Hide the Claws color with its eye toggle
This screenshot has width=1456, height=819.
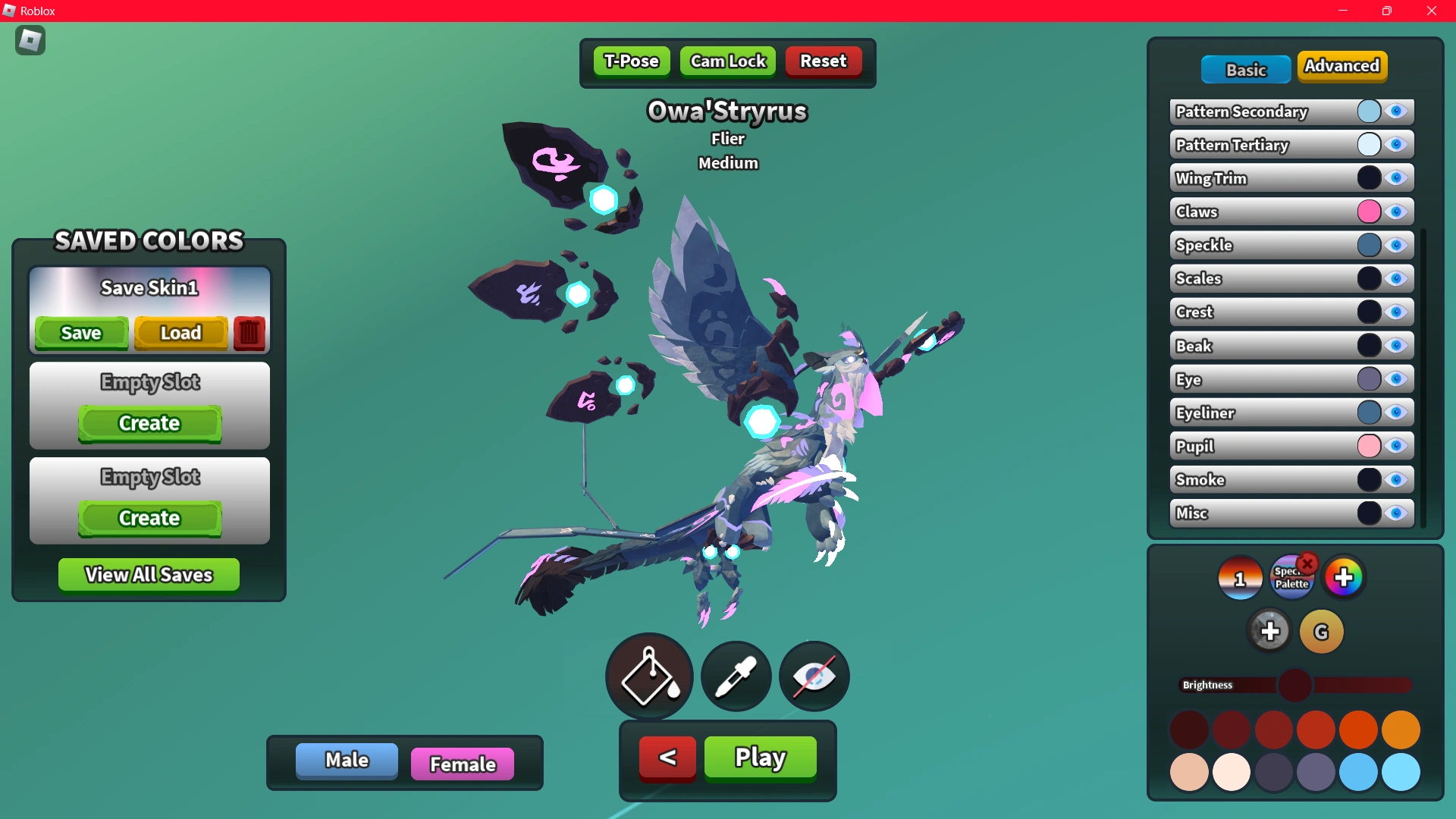coord(1398,212)
